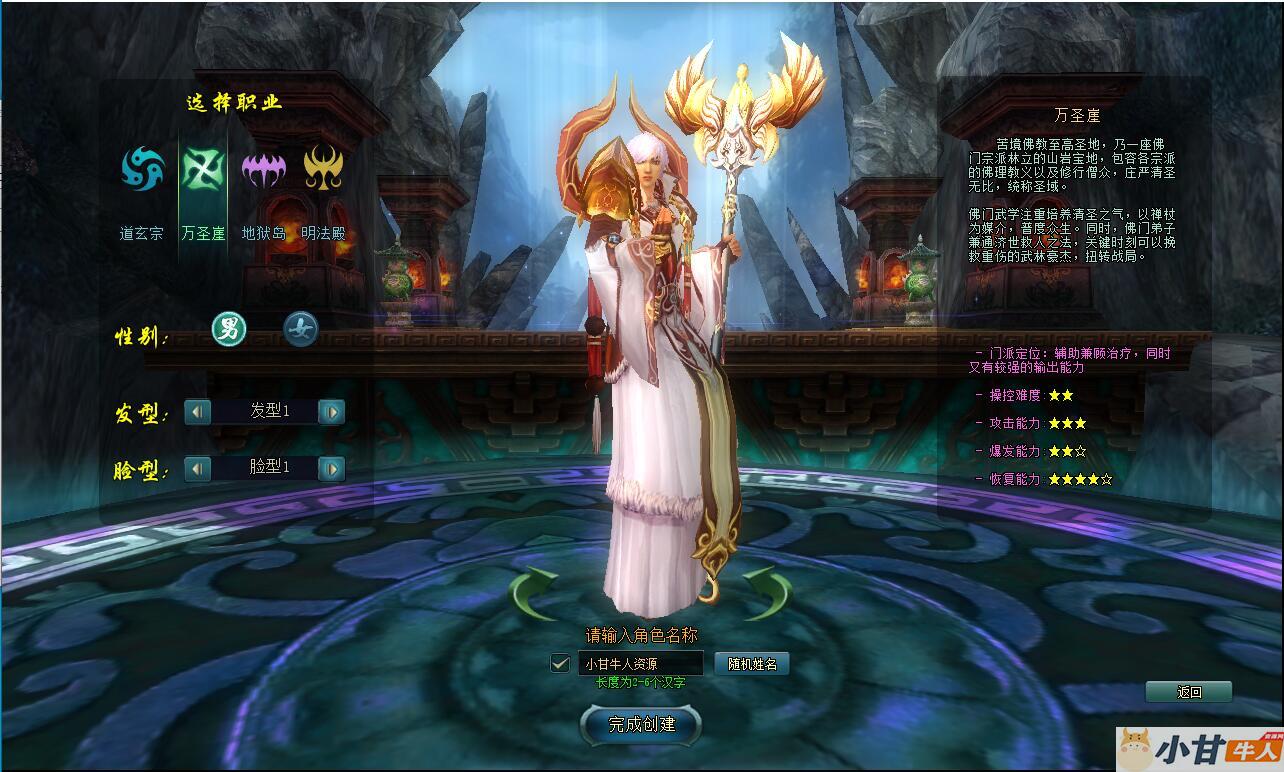Show next hairstyle 发型
1284x772 pixels.
click(x=331, y=411)
